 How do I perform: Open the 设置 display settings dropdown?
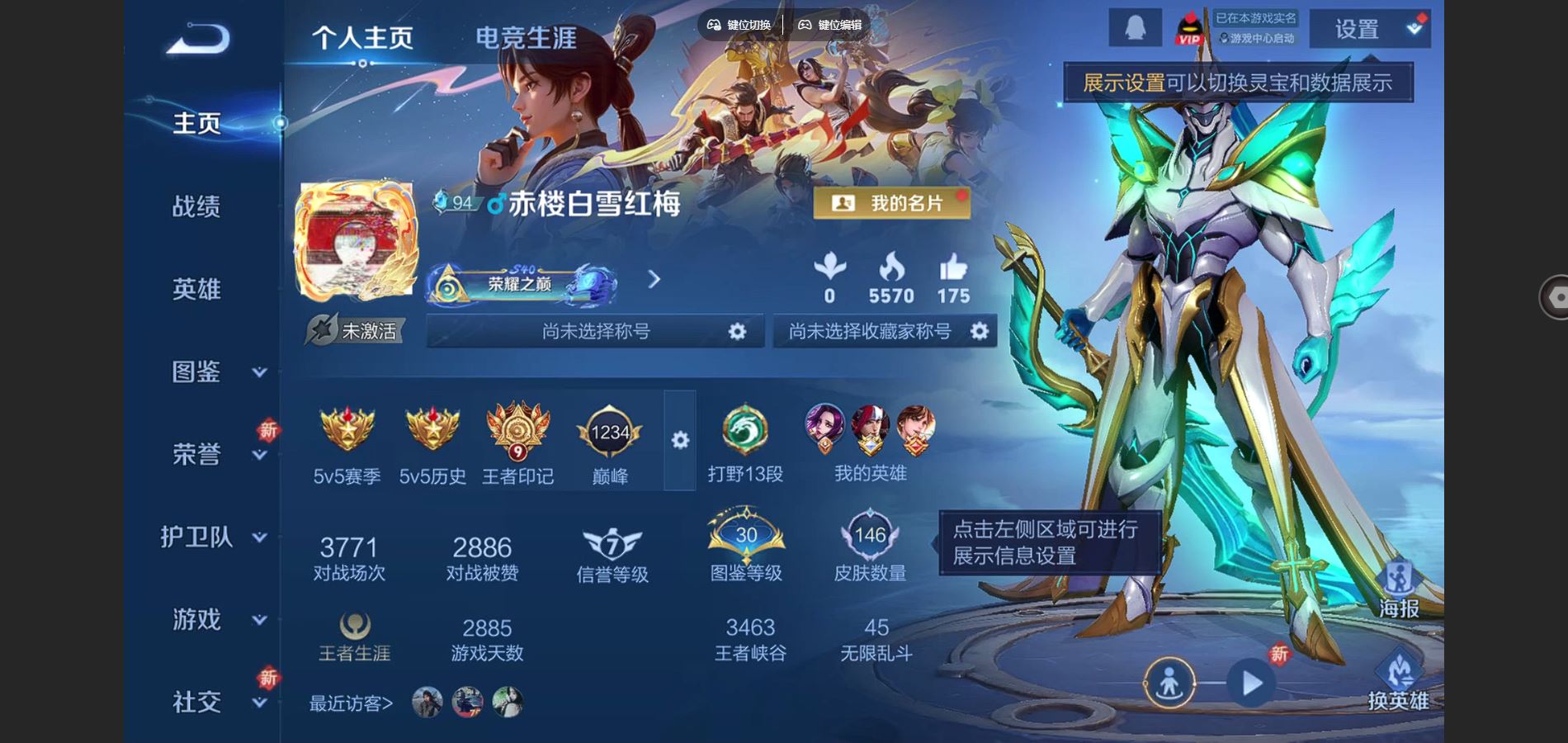coord(1370,30)
